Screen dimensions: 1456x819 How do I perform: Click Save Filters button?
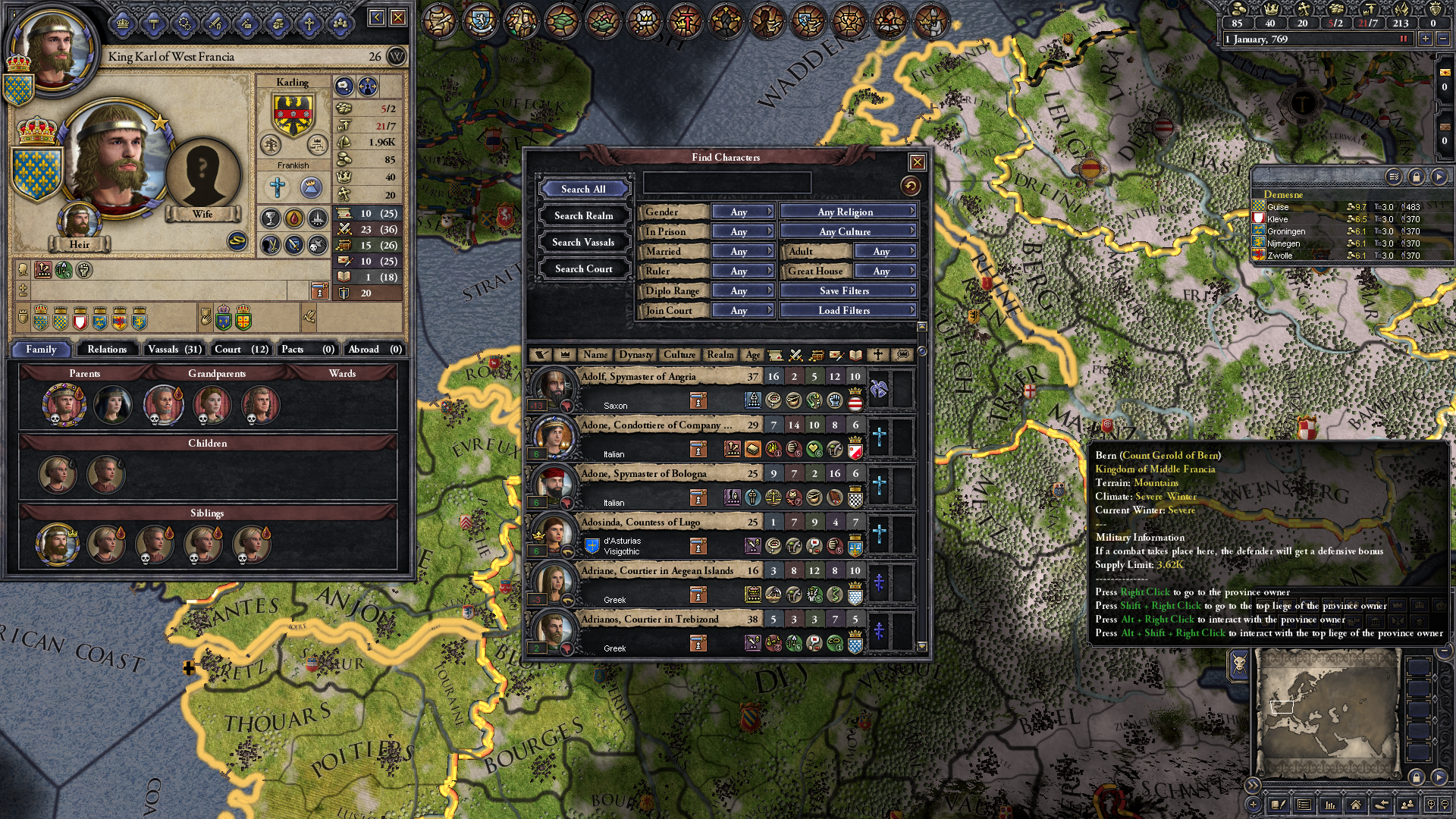848,290
